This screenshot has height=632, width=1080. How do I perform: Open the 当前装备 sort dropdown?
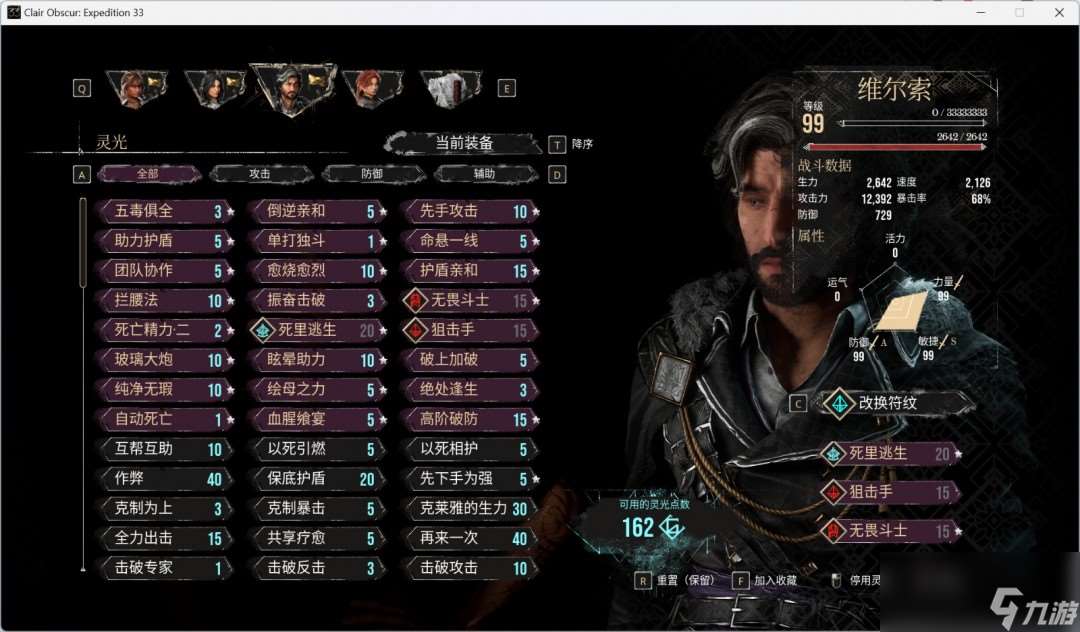point(464,143)
